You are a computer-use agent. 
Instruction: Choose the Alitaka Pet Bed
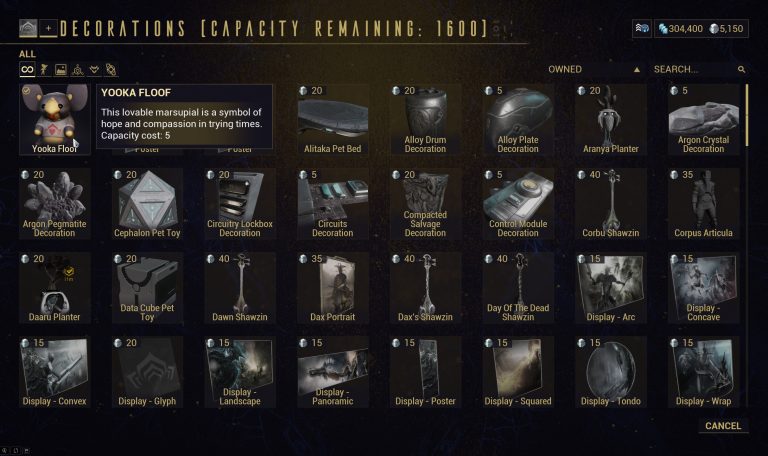[x=332, y=118]
